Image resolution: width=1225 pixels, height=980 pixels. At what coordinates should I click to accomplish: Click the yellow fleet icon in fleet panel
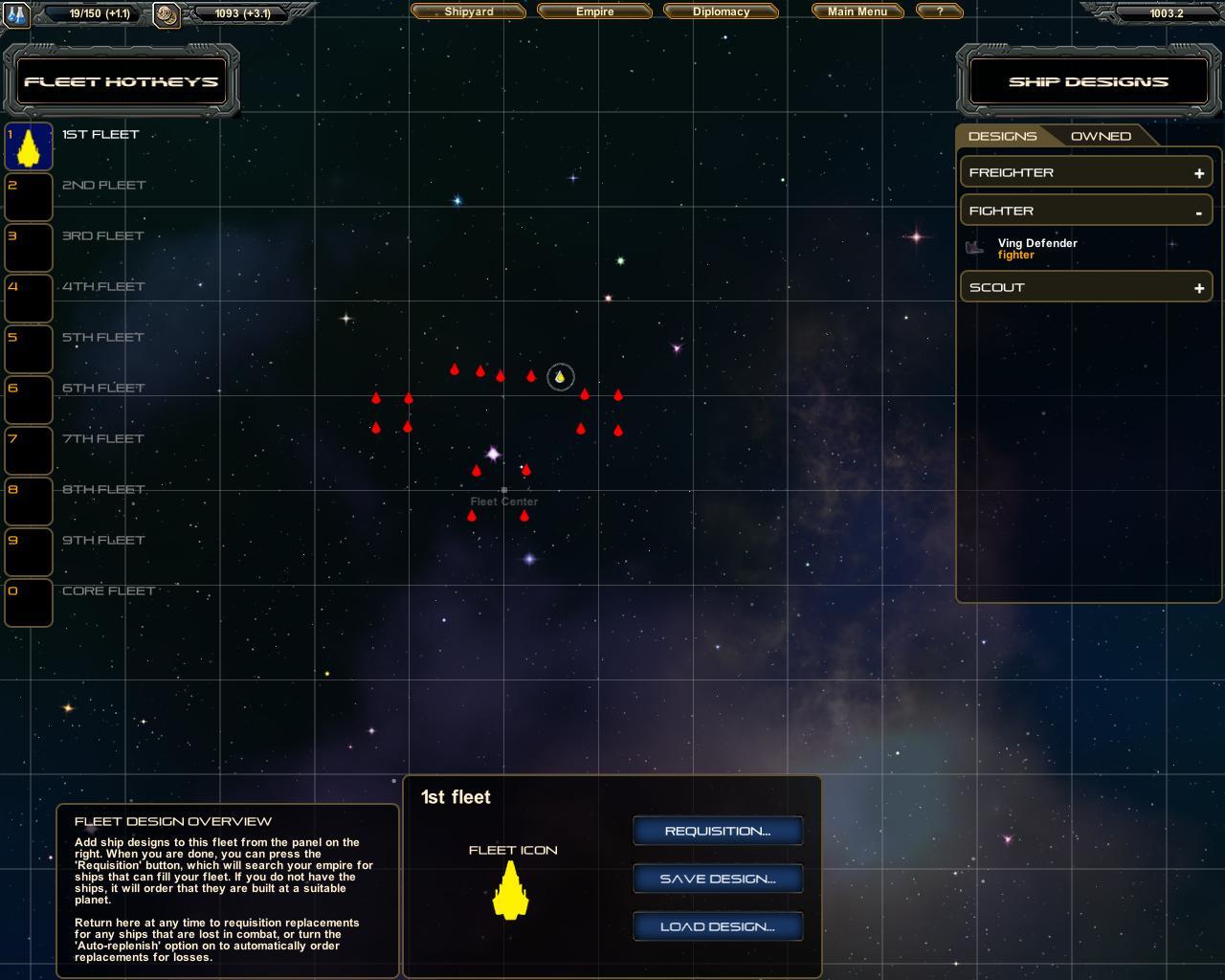pos(511,889)
